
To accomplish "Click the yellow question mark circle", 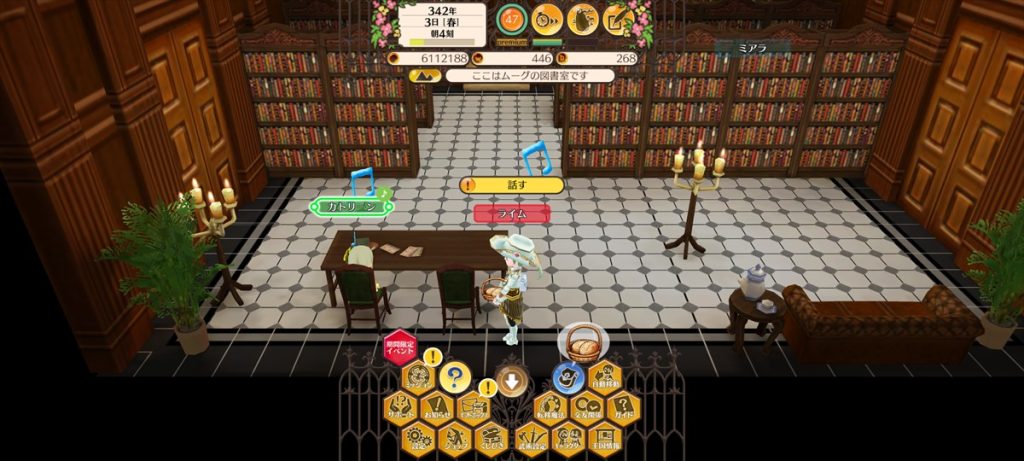I will pos(455,377).
